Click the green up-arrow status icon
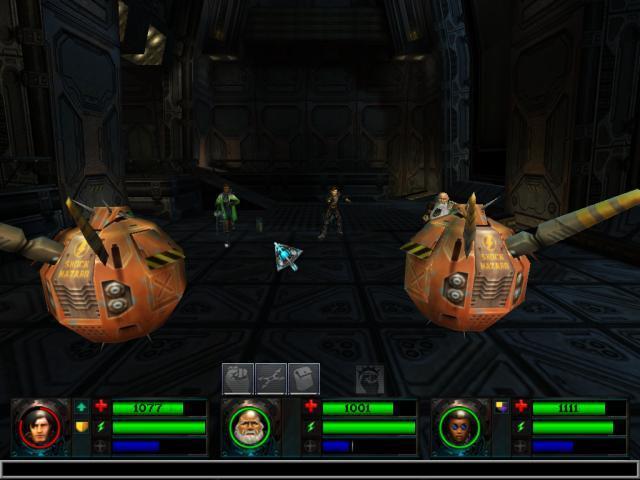This screenshot has height=480, width=640. pyautogui.click(x=81, y=408)
